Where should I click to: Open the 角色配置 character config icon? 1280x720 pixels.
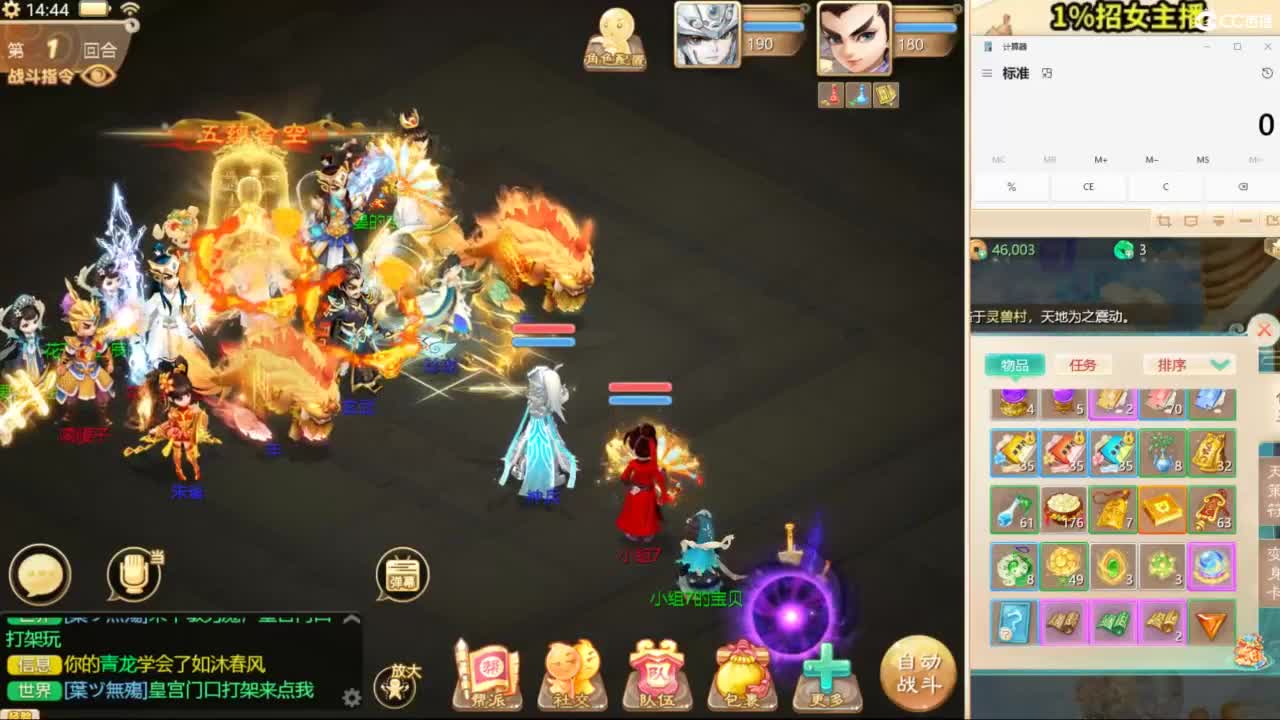(x=616, y=38)
